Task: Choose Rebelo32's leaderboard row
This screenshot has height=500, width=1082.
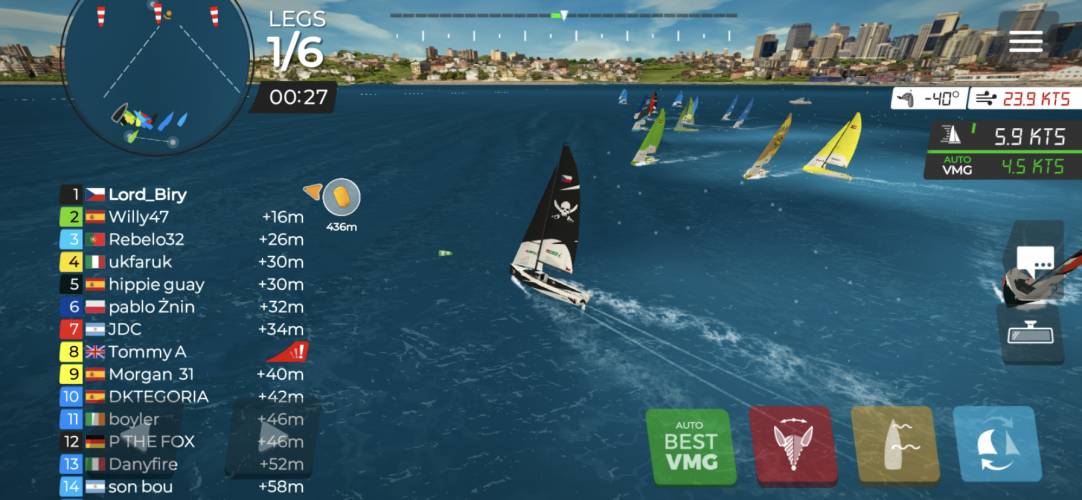Action: (x=146, y=239)
